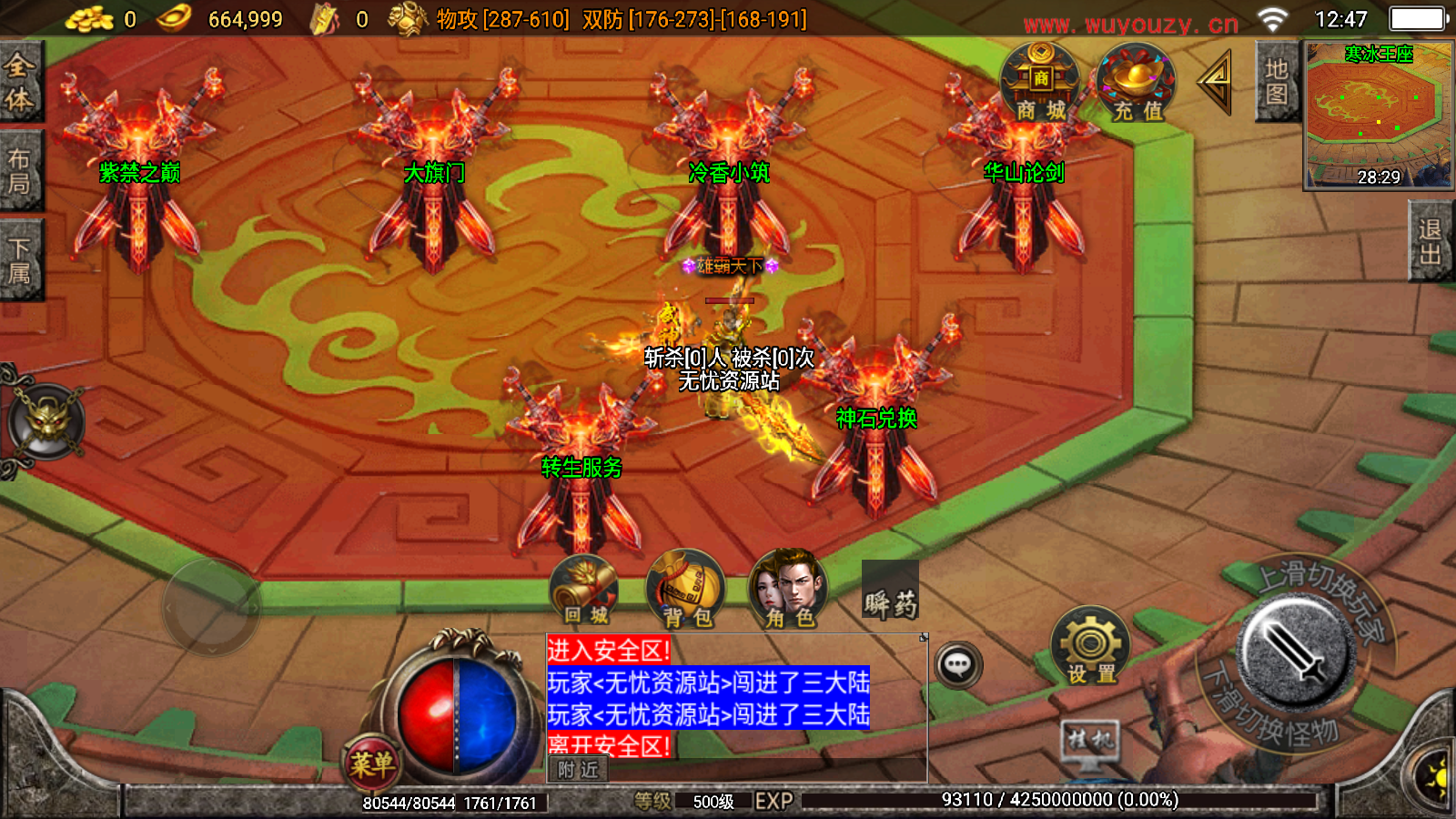
Task: Tap the chained beast-head emblem
Action: pyautogui.click(x=45, y=421)
